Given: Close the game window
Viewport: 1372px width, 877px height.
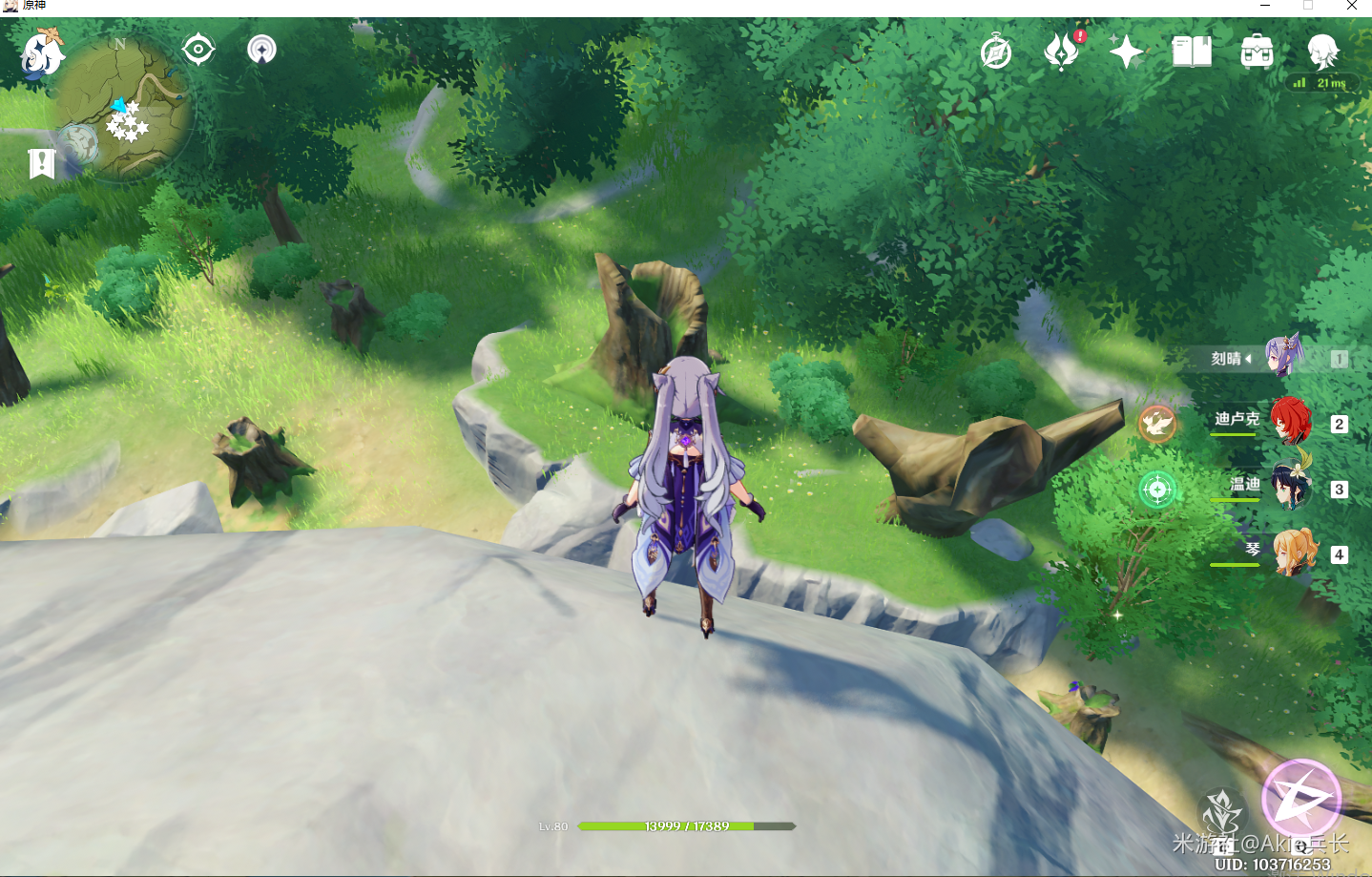Looking at the screenshot, I should [1352, 7].
